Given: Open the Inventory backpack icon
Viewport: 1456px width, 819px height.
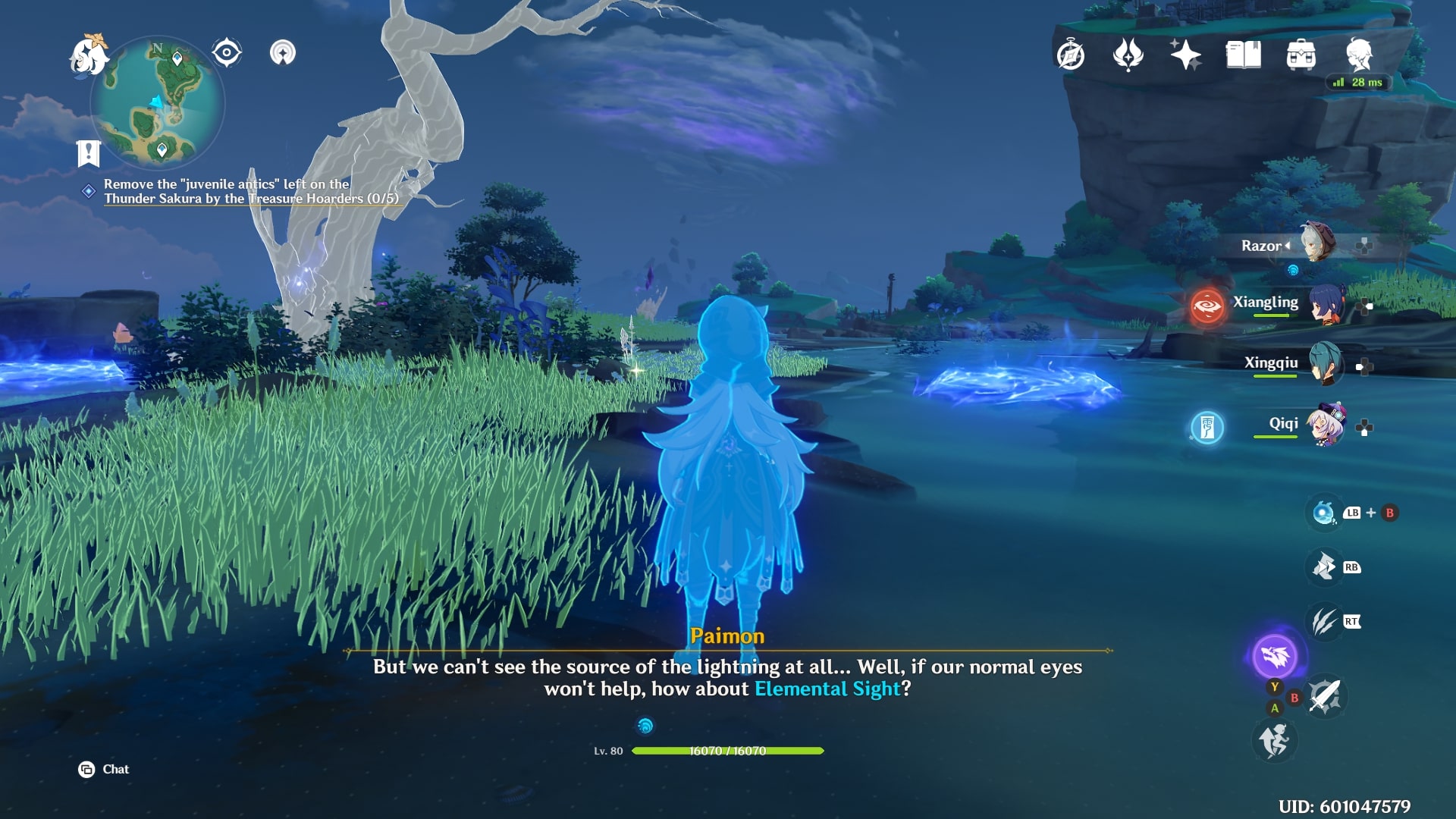Looking at the screenshot, I should pyautogui.click(x=1300, y=55).
